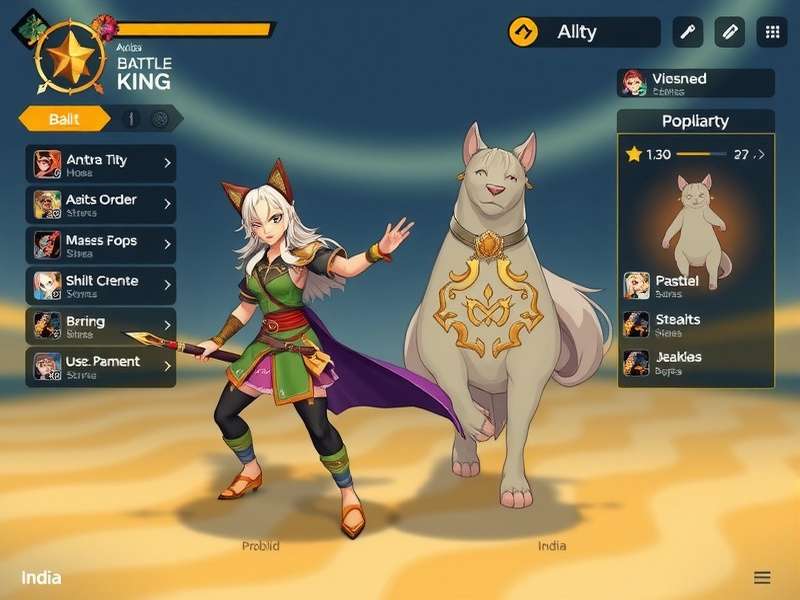Screen dimensions: 800x600
Task: Select the Aaits Order entry
Action: click(x=100, y=204)
